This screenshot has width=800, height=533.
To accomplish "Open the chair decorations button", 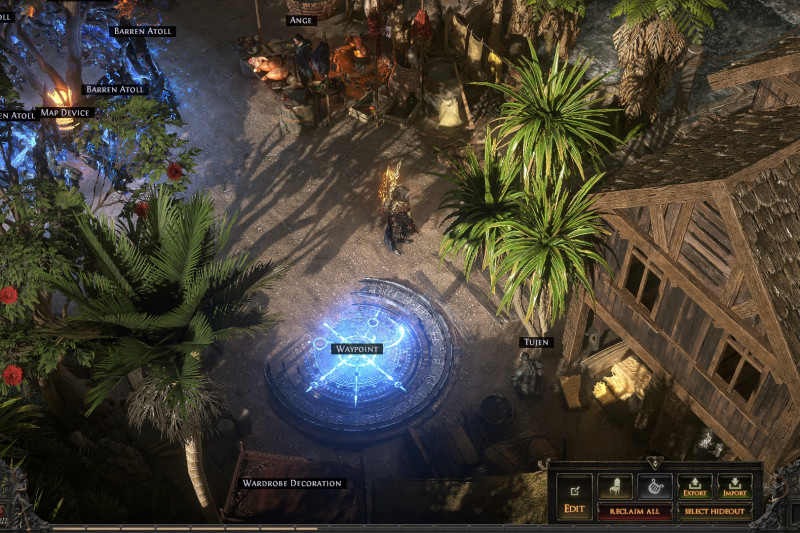I will pos(614,486).
